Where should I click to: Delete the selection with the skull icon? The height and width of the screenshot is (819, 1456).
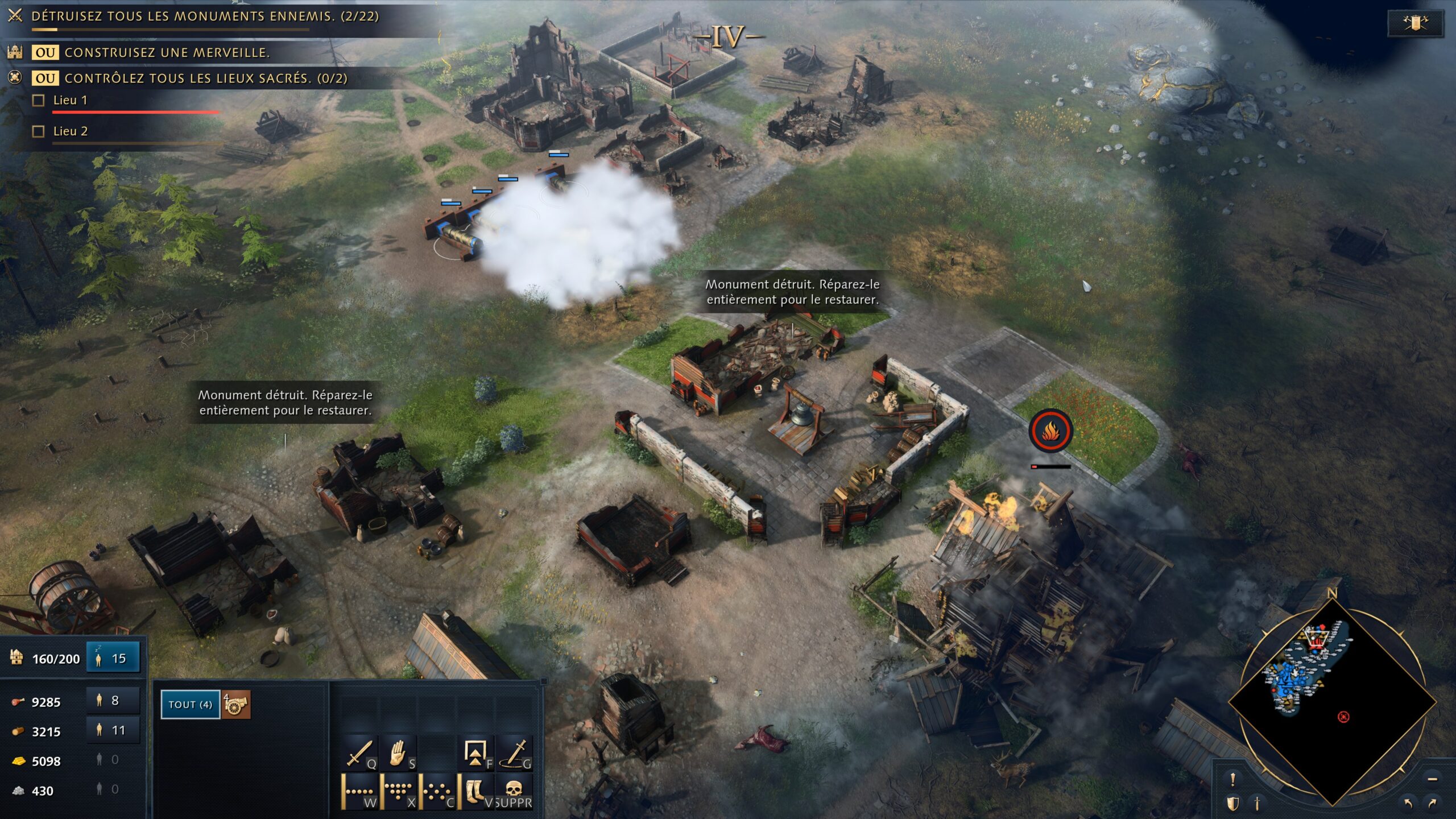click(512, 791)
